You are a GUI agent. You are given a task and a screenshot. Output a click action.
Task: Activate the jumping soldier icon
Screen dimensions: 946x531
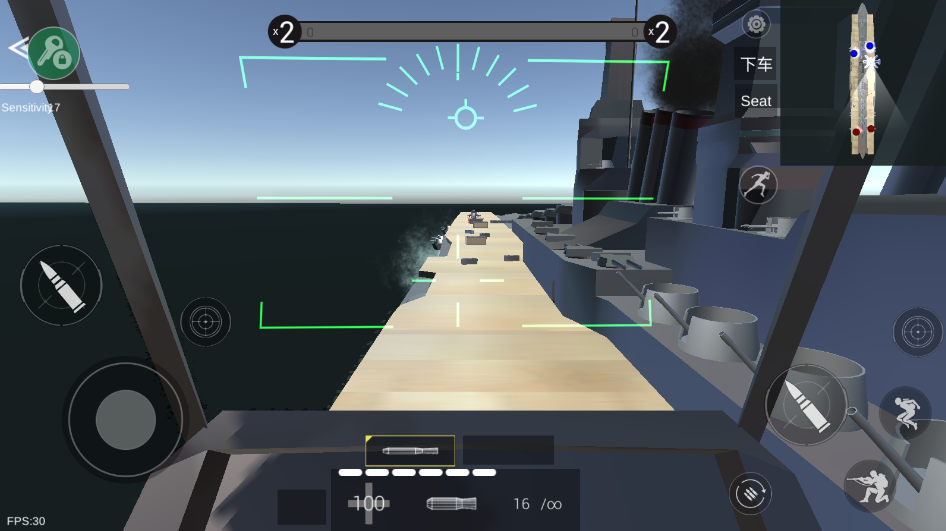click(905, 413)
